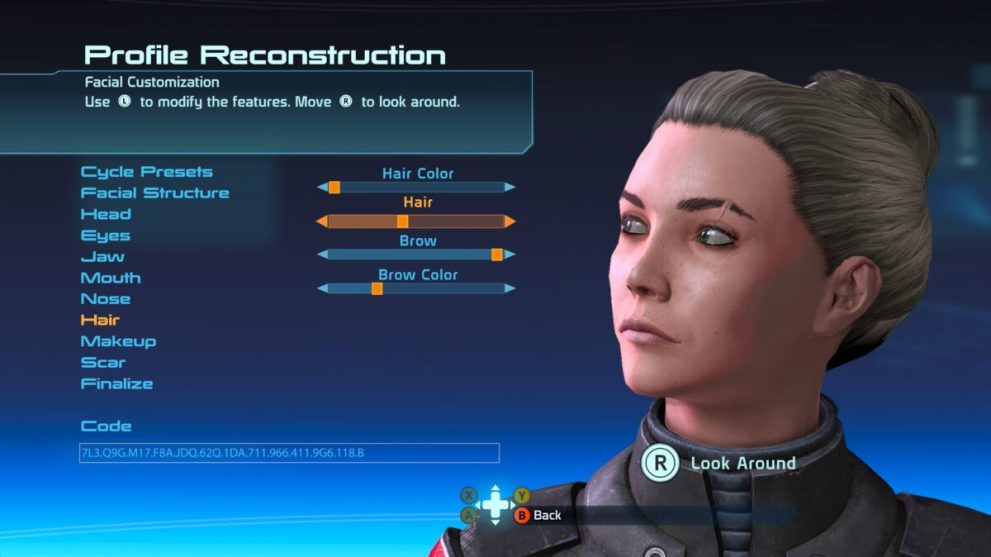Click the highlighted Hair menu entry
The height and width of the screenshot is (557, 991).
[100, 320]
